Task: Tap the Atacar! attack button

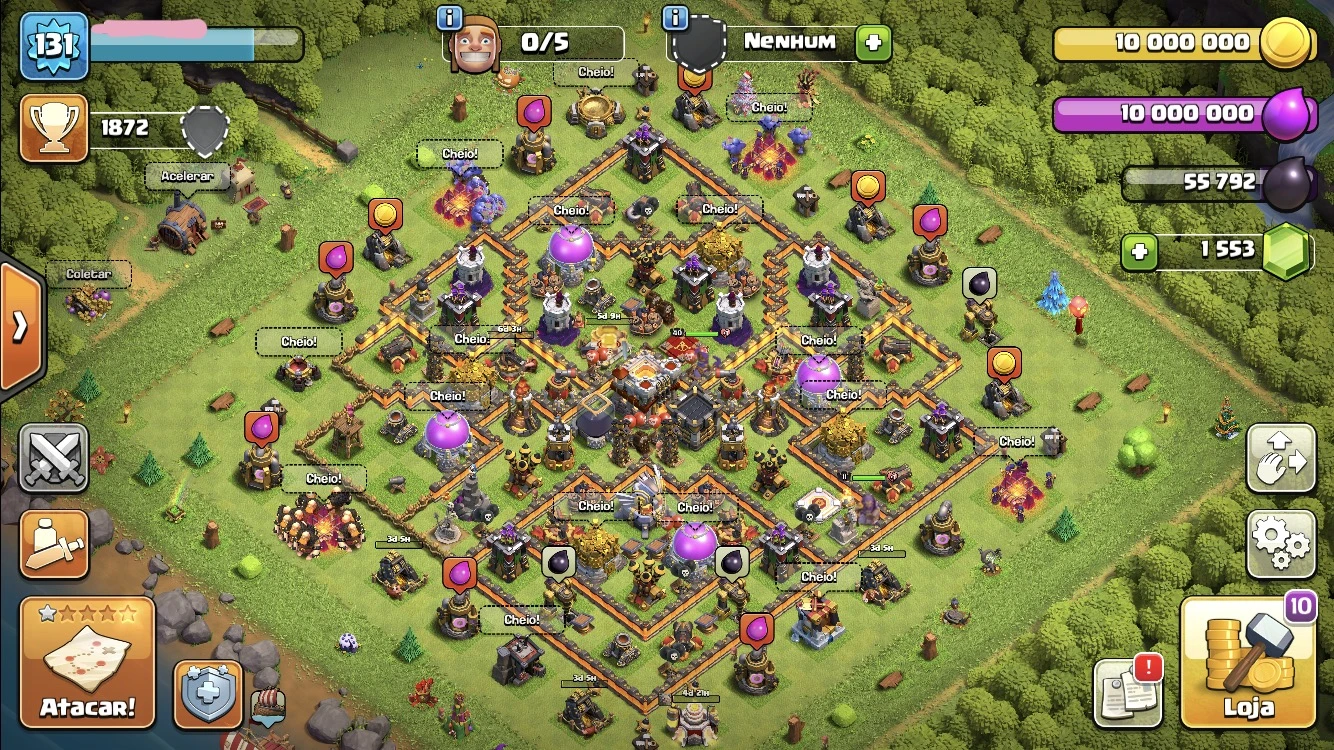Action: coord(87,662)
